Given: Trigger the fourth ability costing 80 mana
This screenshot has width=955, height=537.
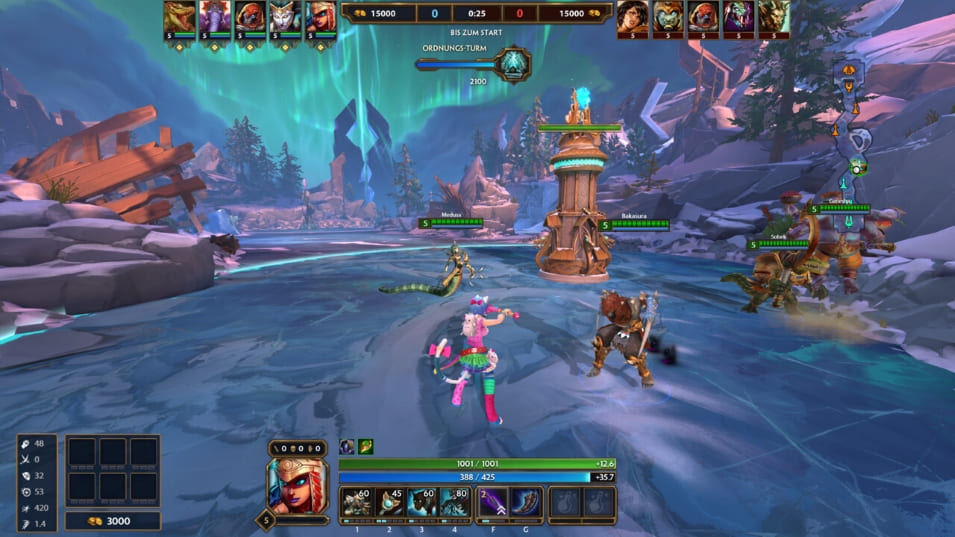Looking at the screenshot, I should click(456, 503).
